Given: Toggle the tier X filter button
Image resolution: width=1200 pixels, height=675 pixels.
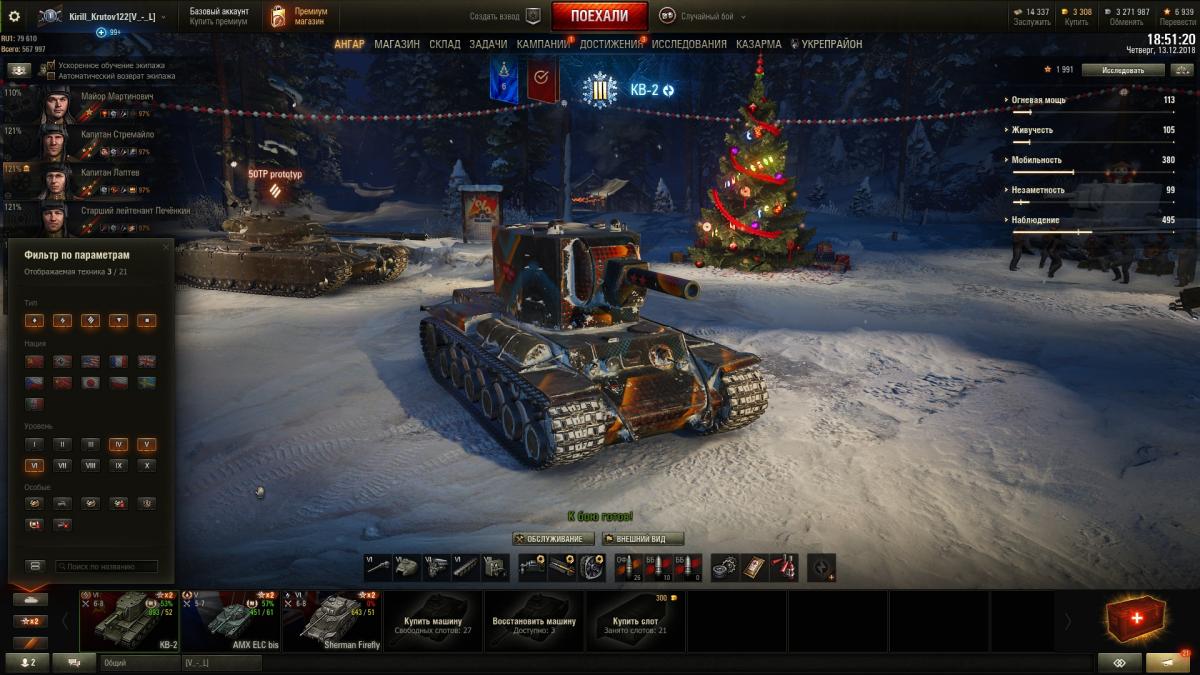Looking at the screenshot, I should pos(146,465).
